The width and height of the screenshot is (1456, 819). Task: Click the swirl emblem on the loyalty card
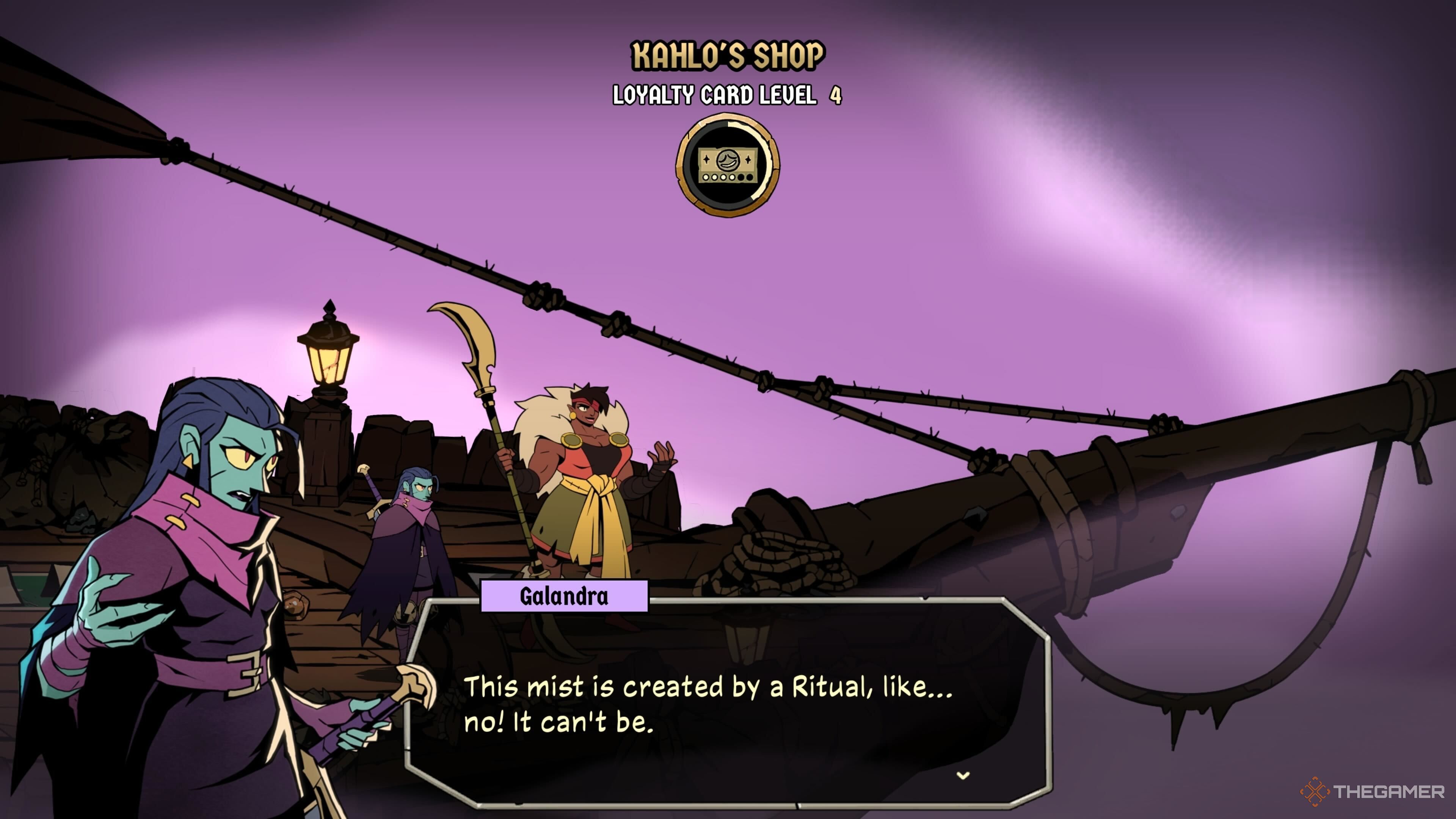(x=728, y=160)
